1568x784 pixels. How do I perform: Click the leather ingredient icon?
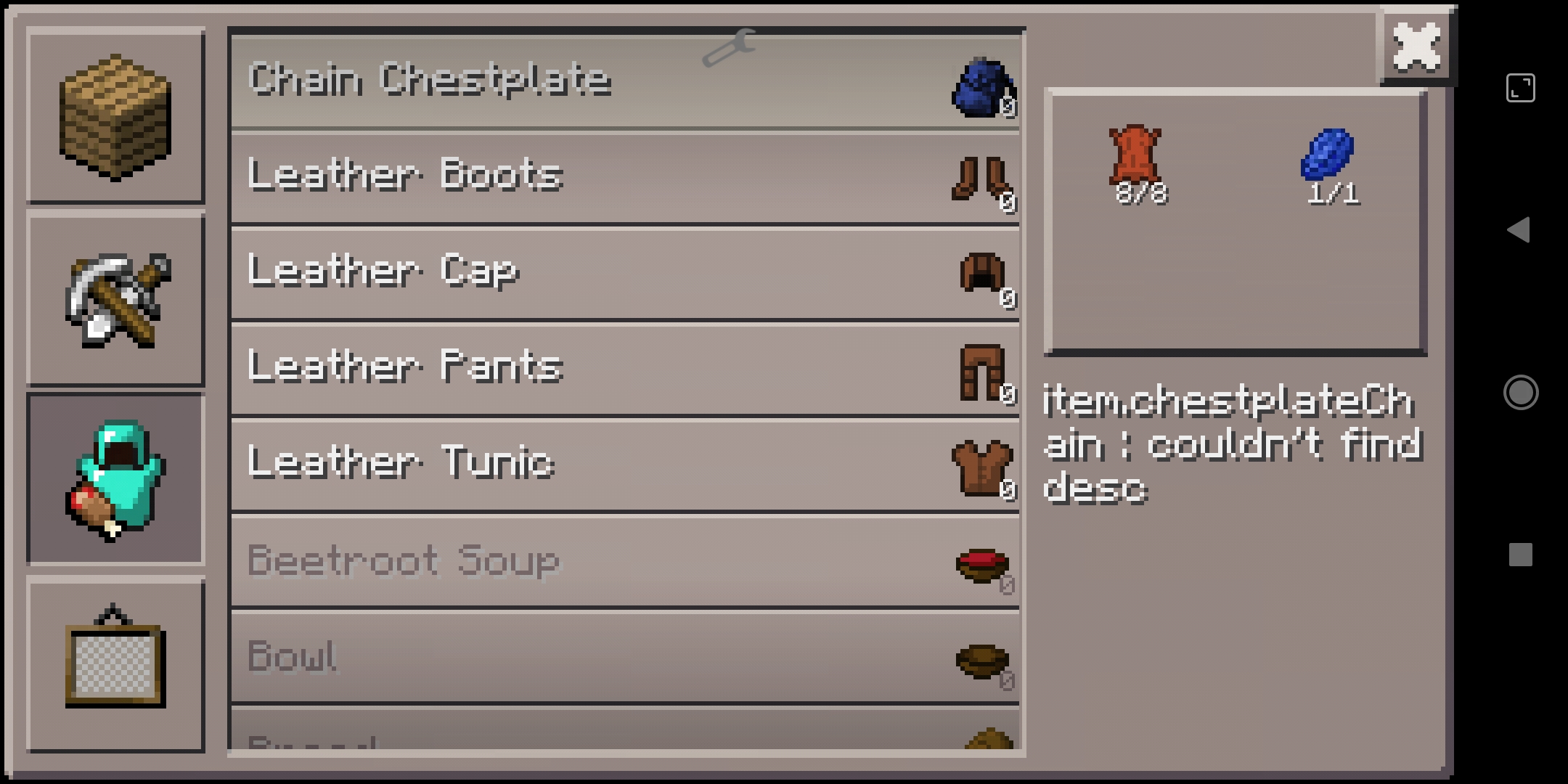(x=1135, y=155)
